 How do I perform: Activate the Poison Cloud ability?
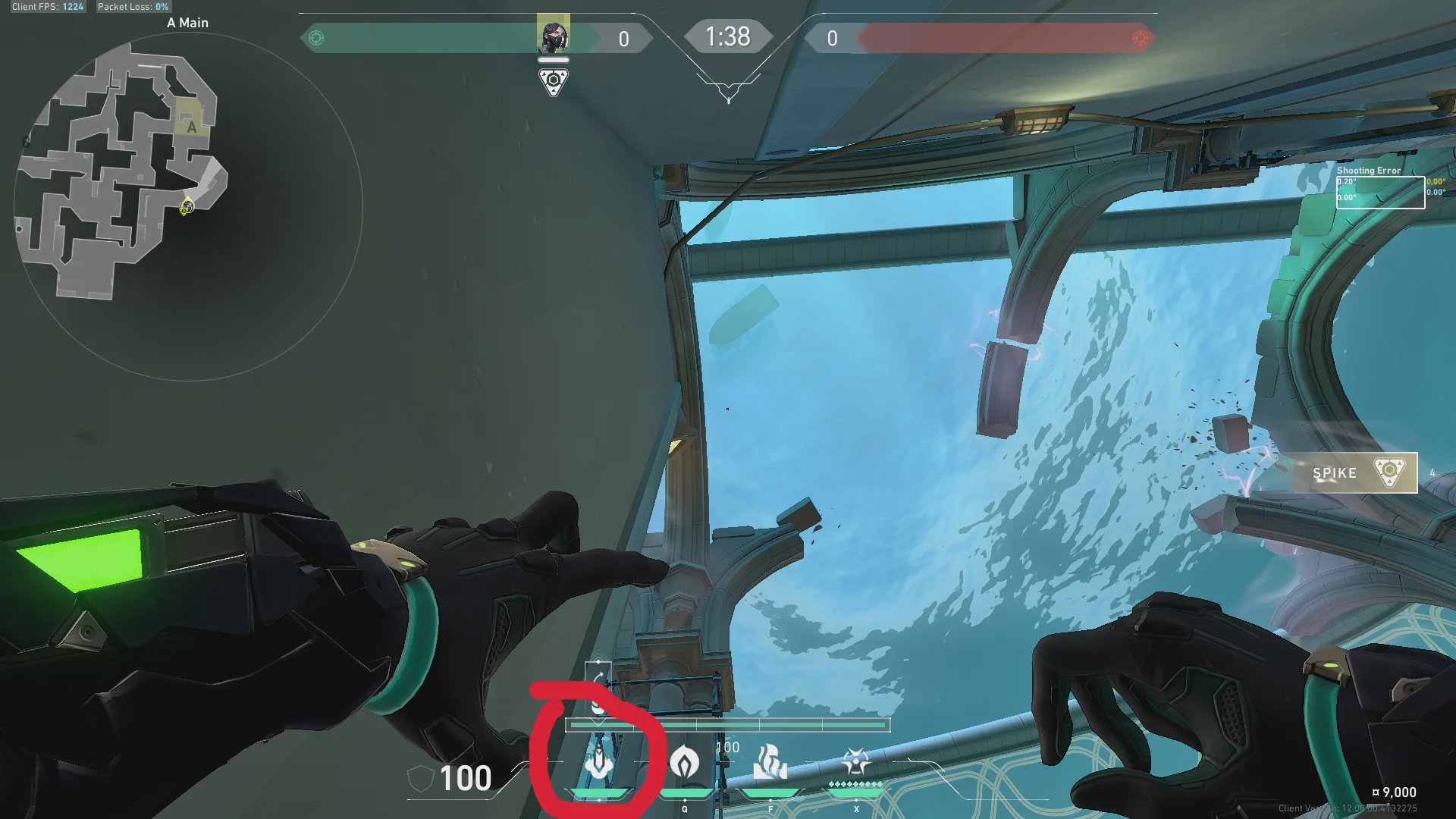[x=685, y=761]
